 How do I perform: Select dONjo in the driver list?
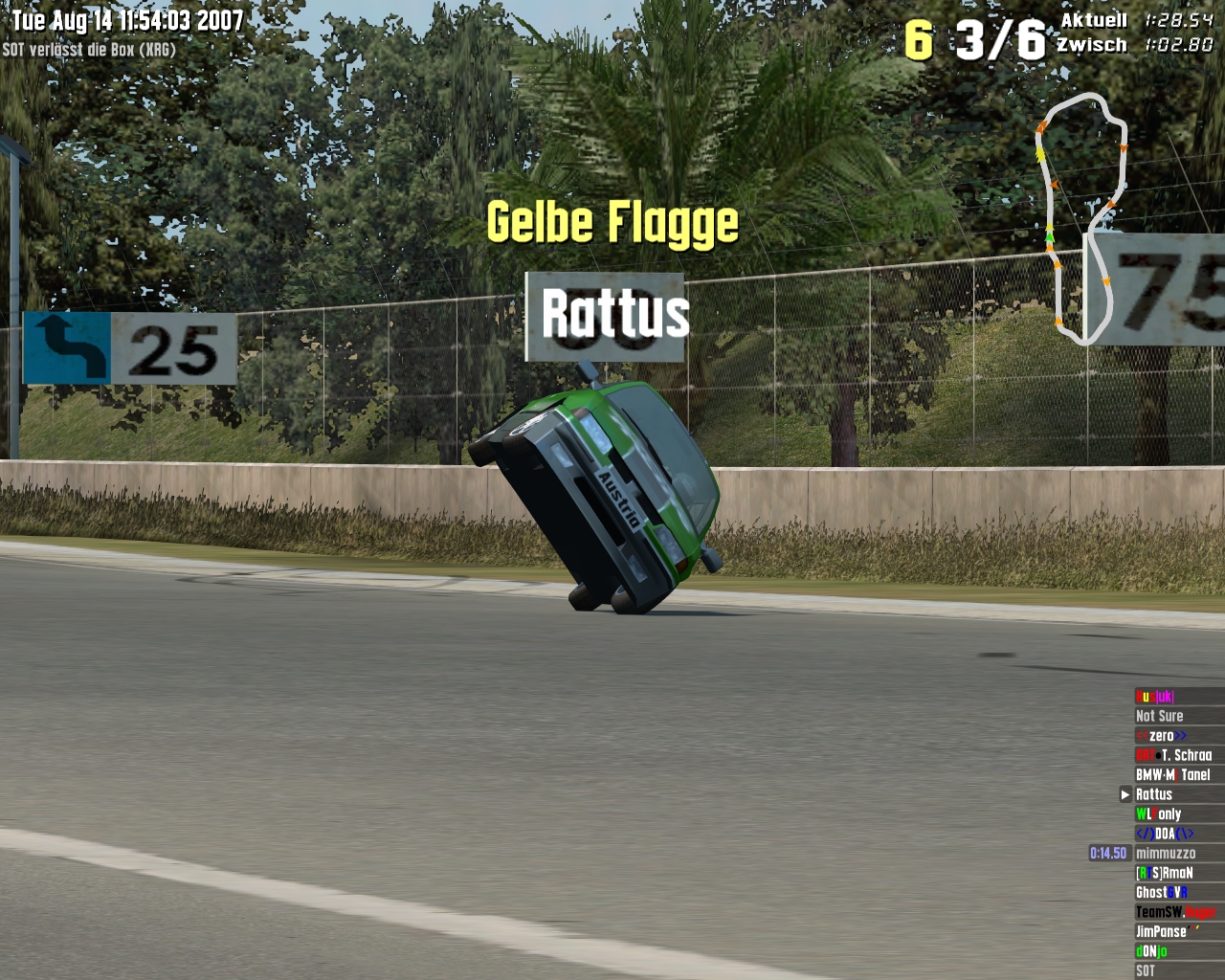click(x=1152, y=951)
